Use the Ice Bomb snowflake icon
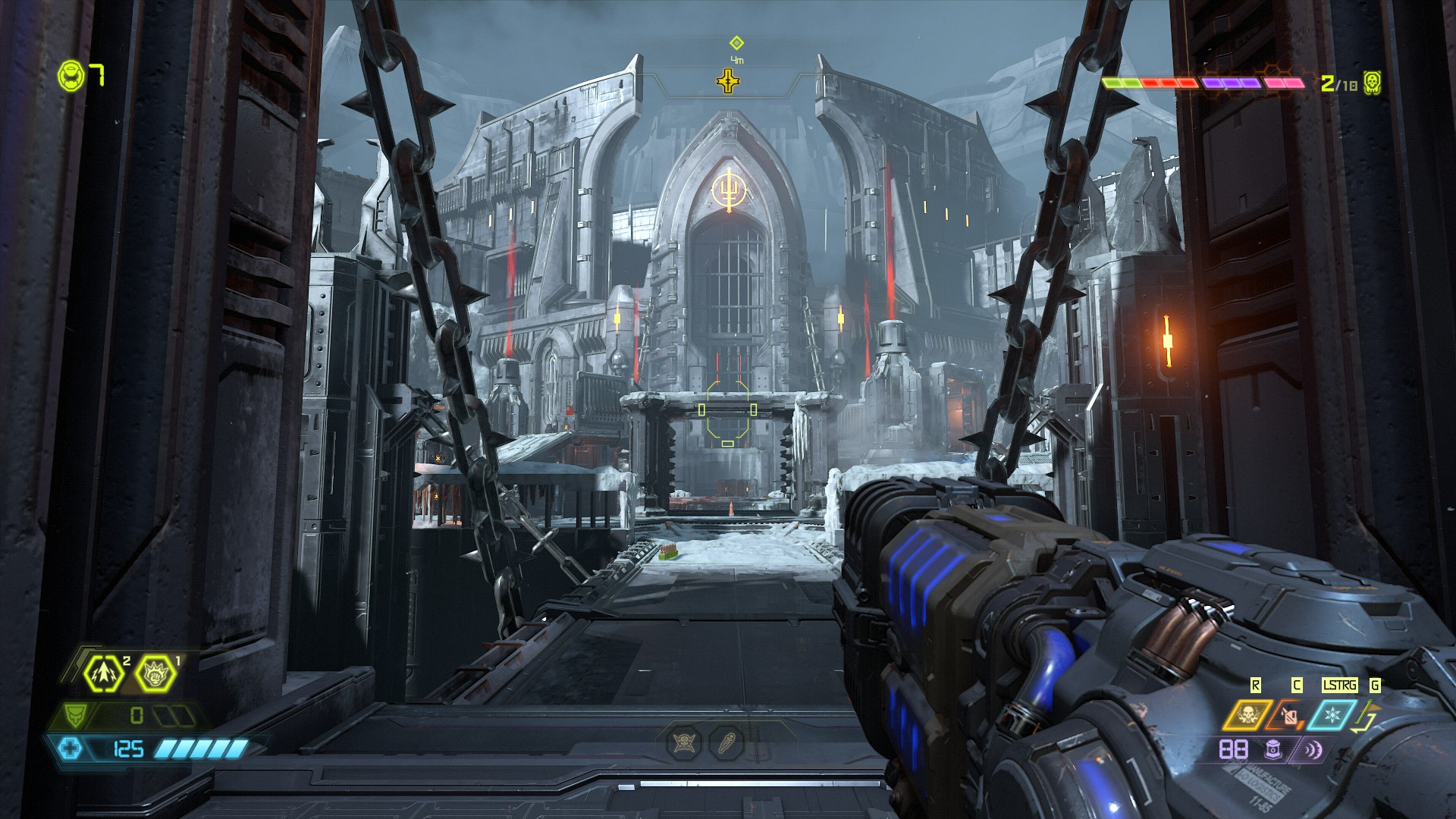This screenshot has width=1456, height=819. (x=1331, y=714)
